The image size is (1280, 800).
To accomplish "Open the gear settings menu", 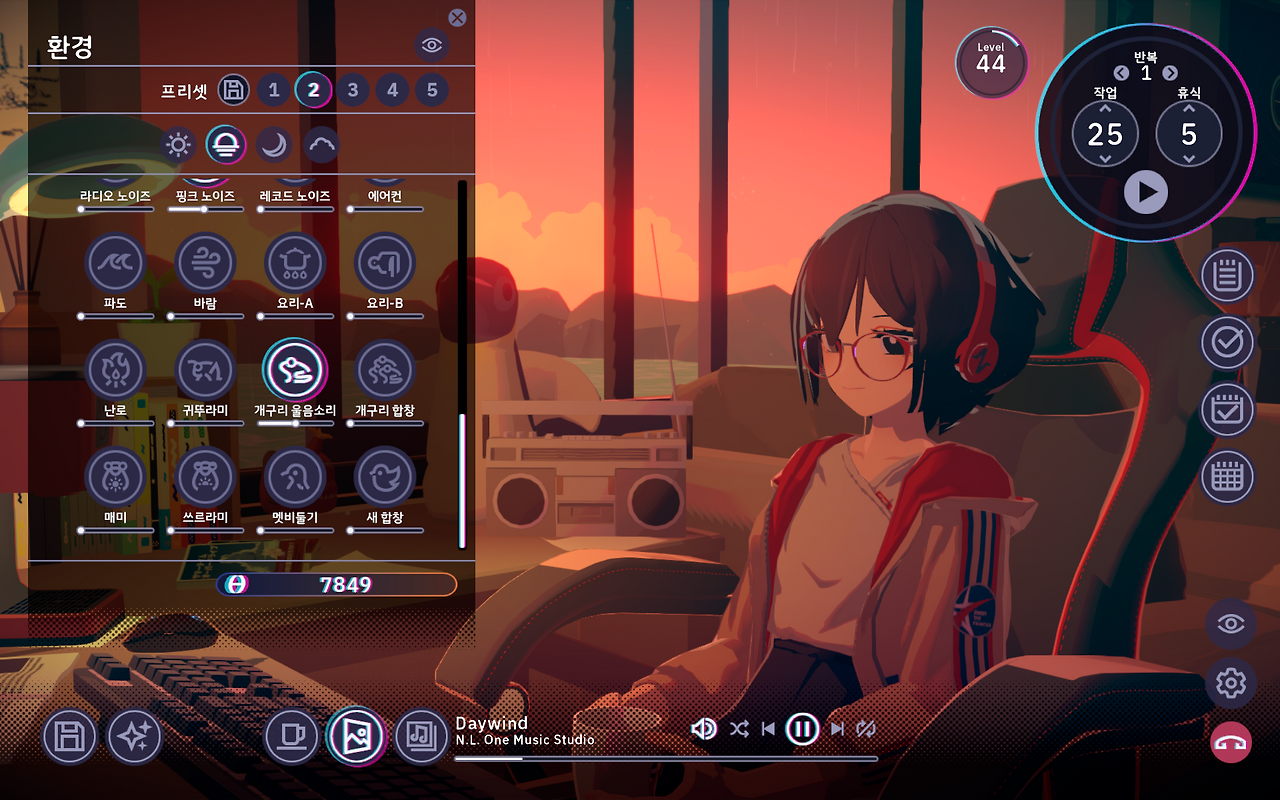I will pyautogui.click(x=1230, y=684).
